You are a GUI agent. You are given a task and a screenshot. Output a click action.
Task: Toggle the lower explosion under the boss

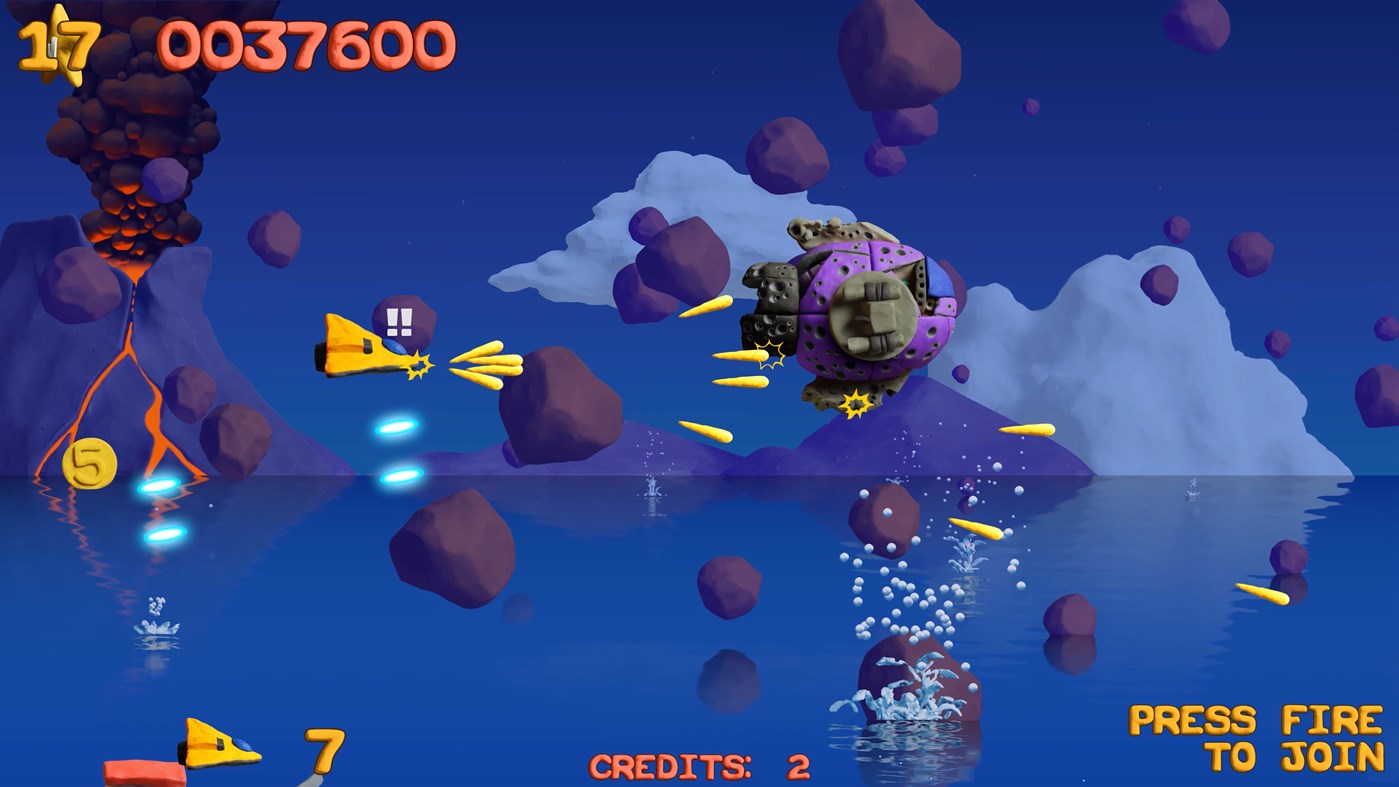[x=856, y=405]
